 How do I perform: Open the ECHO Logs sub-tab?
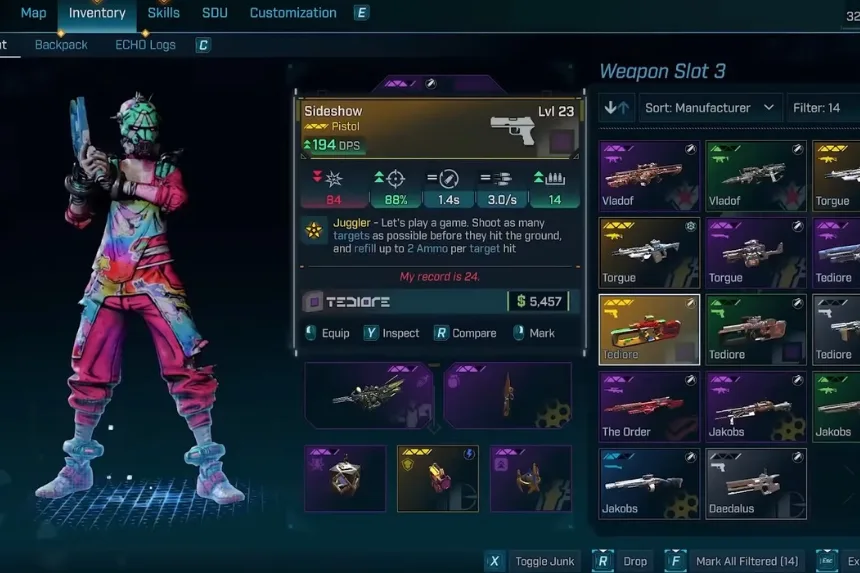point(145,45)
